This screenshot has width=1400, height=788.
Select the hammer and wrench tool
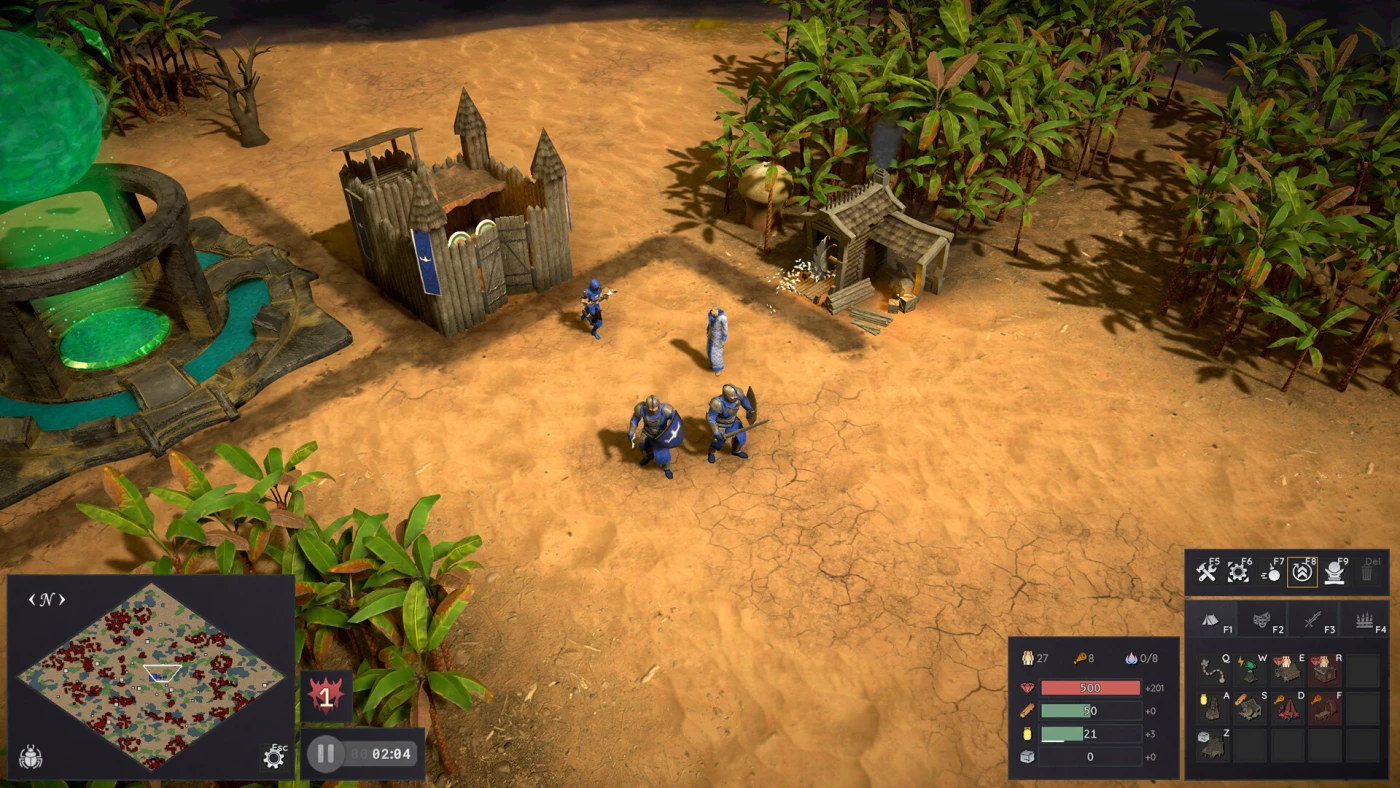click(x=1206, y=572)
